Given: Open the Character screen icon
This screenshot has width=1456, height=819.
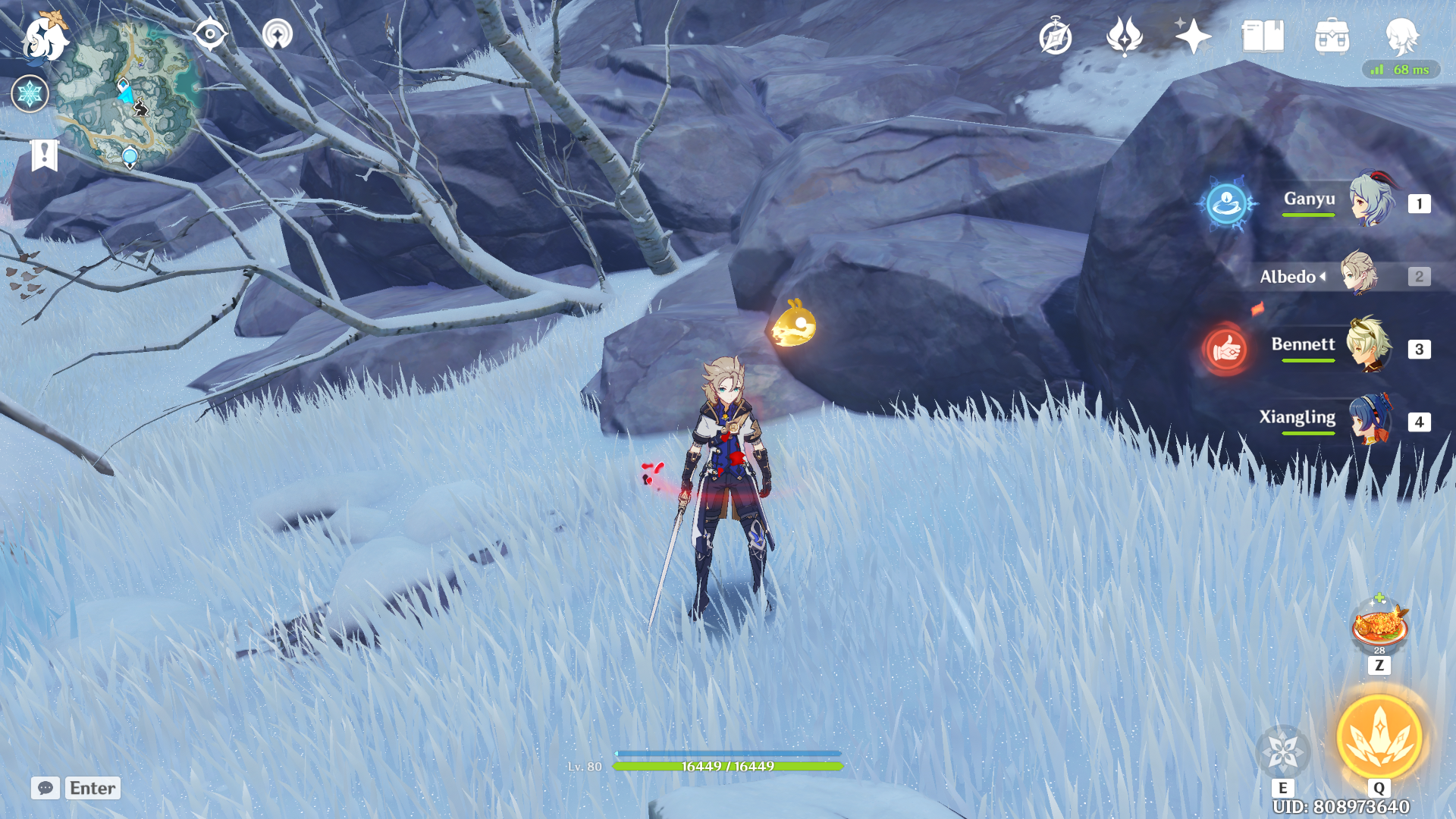Looking at the screenshot, I should [1401, 36].
